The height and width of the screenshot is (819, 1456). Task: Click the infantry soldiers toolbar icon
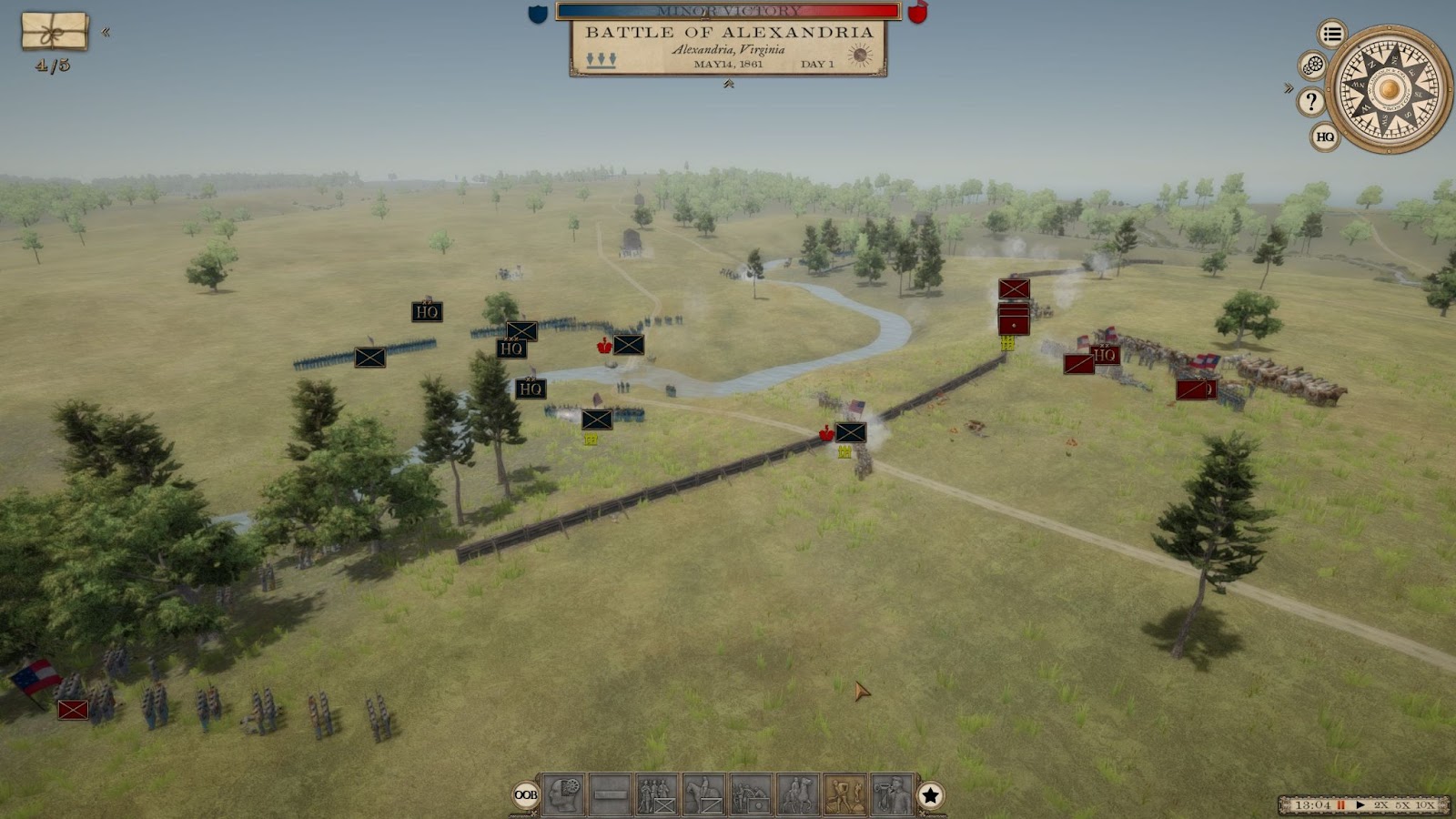[x=657, y=794]
